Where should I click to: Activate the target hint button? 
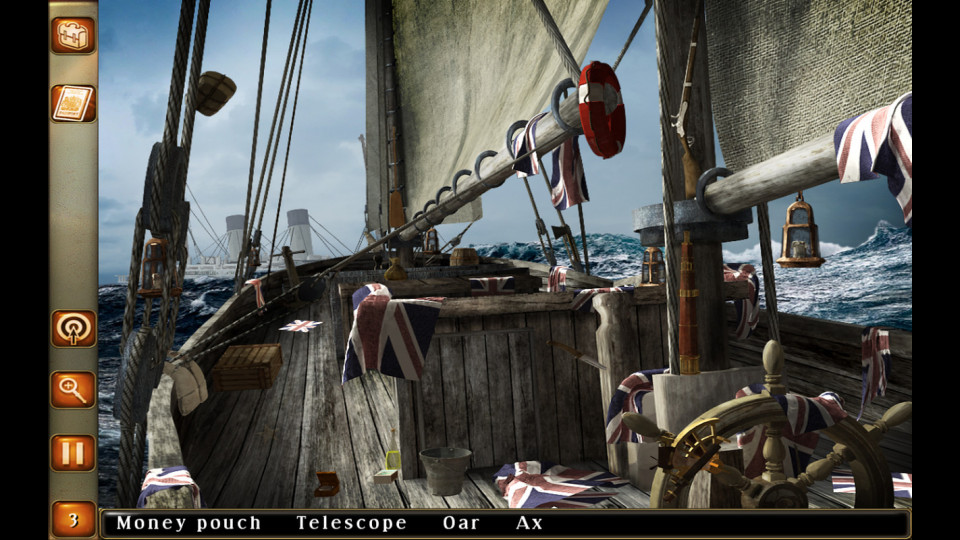pos(73,328)
